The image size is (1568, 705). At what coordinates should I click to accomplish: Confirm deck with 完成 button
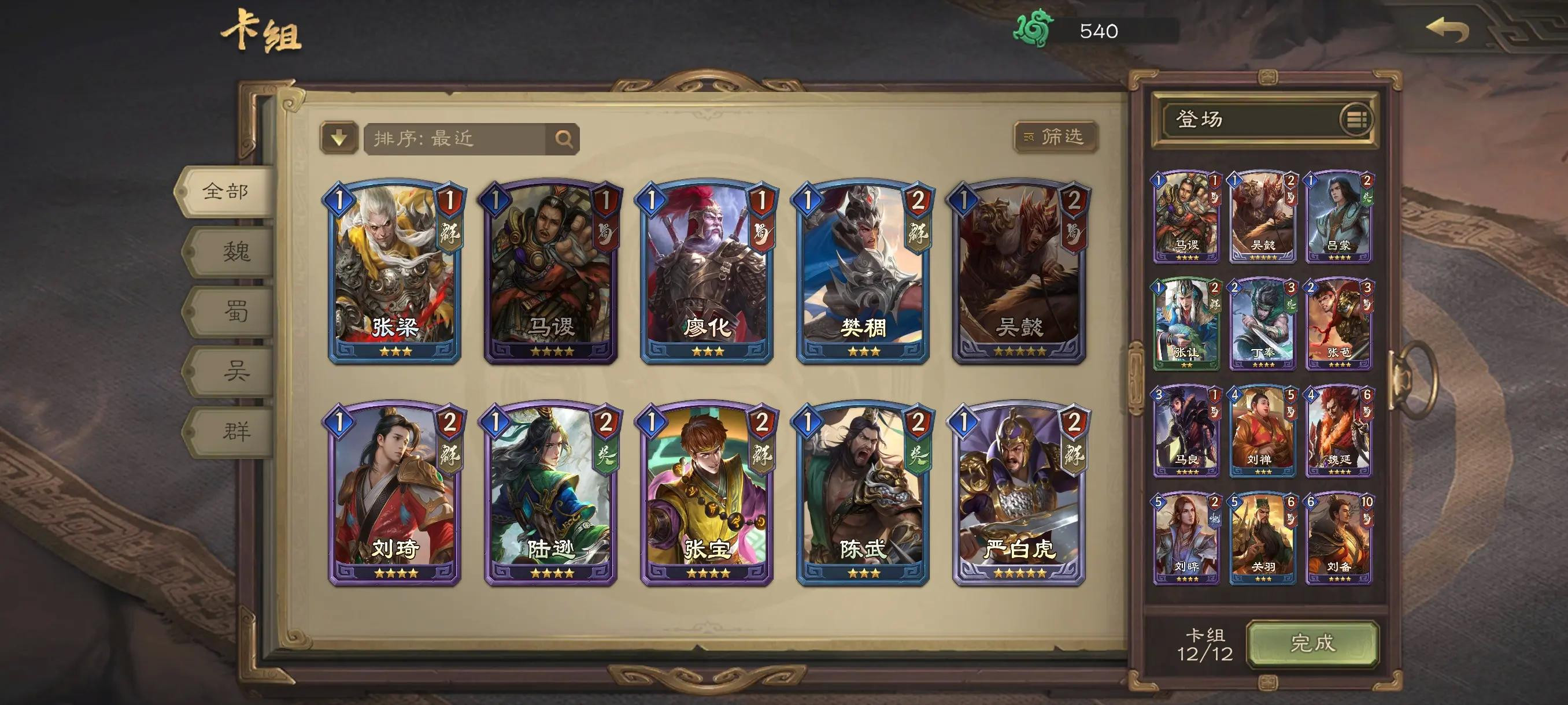pos(1312,643)
